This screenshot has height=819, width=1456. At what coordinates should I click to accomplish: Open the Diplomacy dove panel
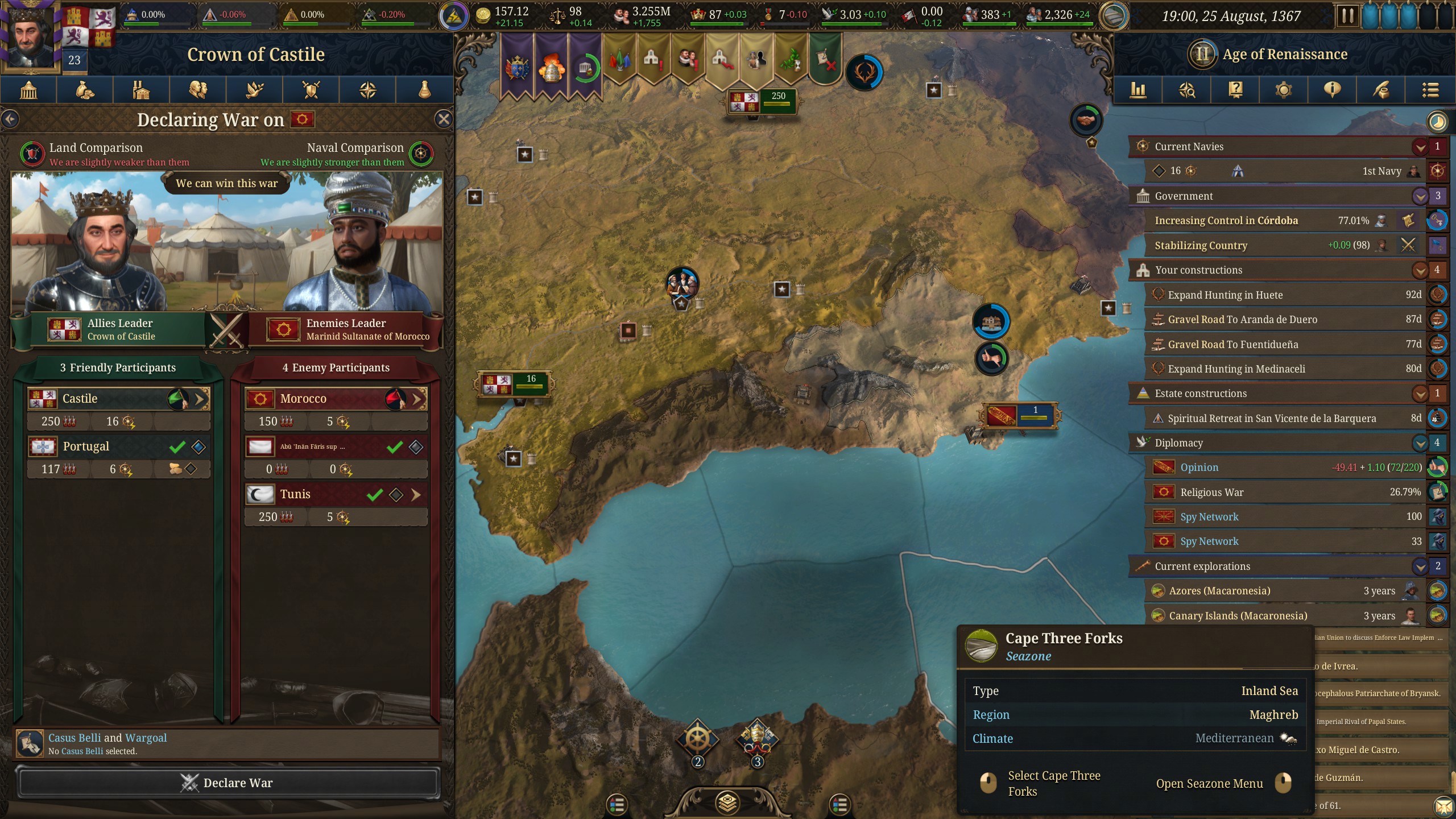[x=254, y=90]
